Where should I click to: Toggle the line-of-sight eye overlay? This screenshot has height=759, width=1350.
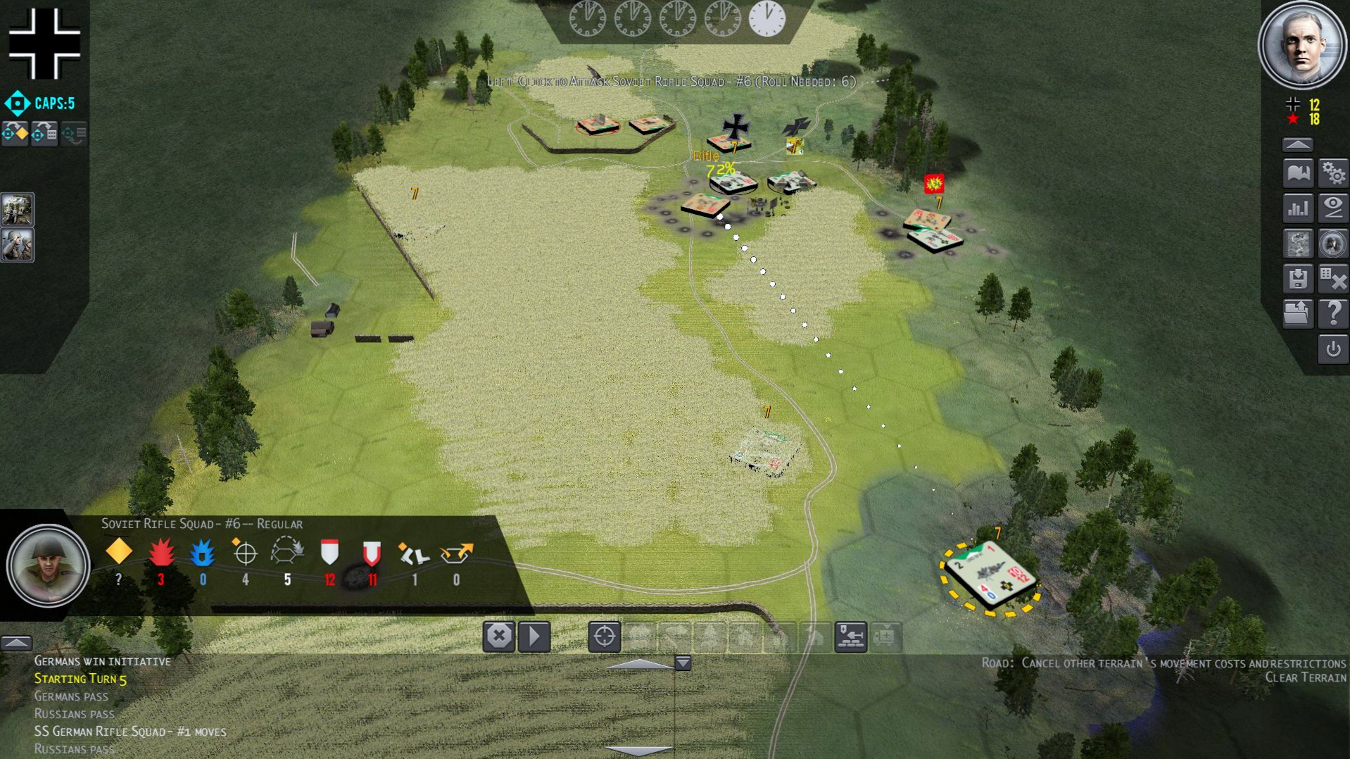[x=1333, y=207]
